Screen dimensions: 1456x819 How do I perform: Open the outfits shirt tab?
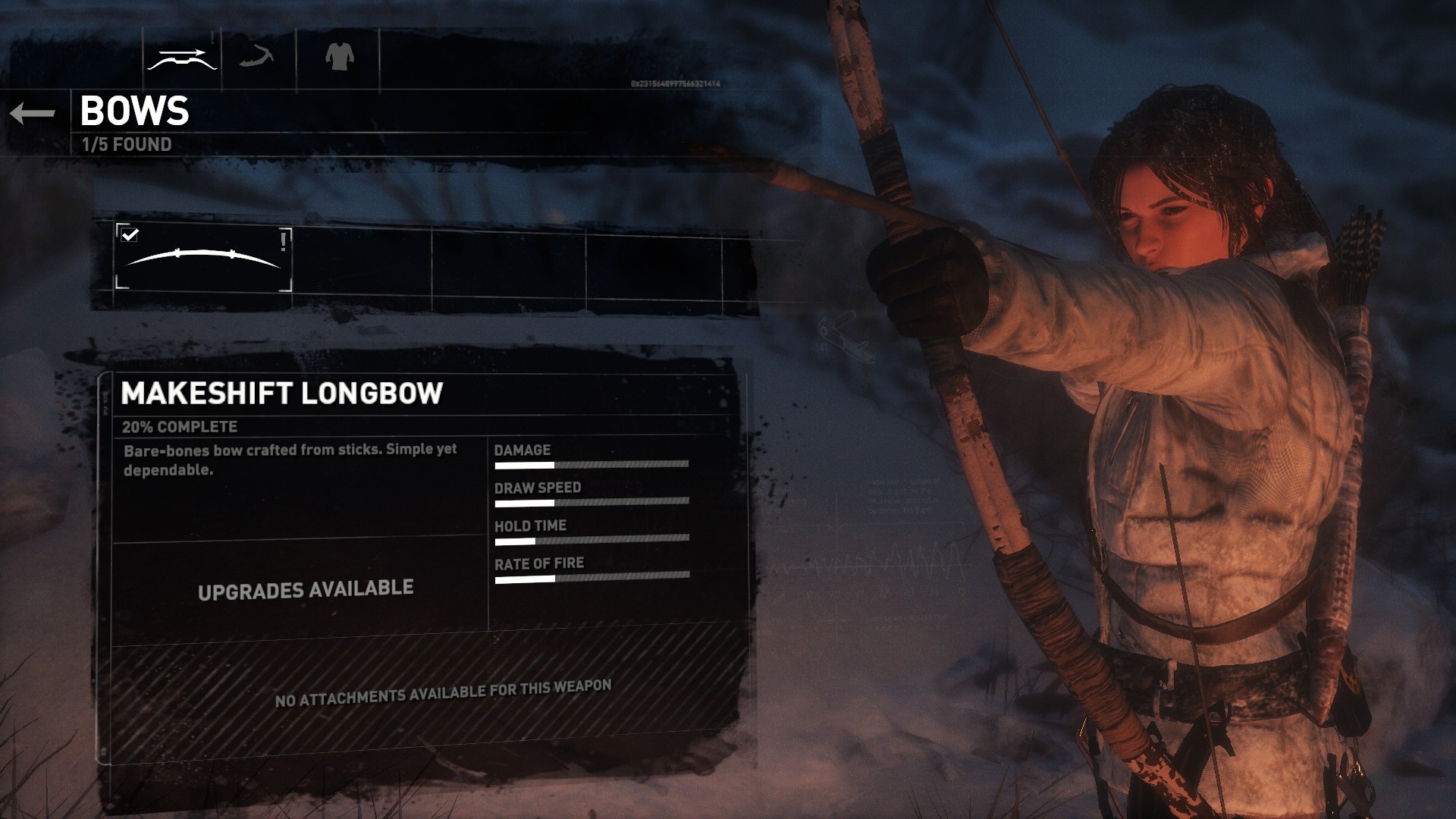339,57
